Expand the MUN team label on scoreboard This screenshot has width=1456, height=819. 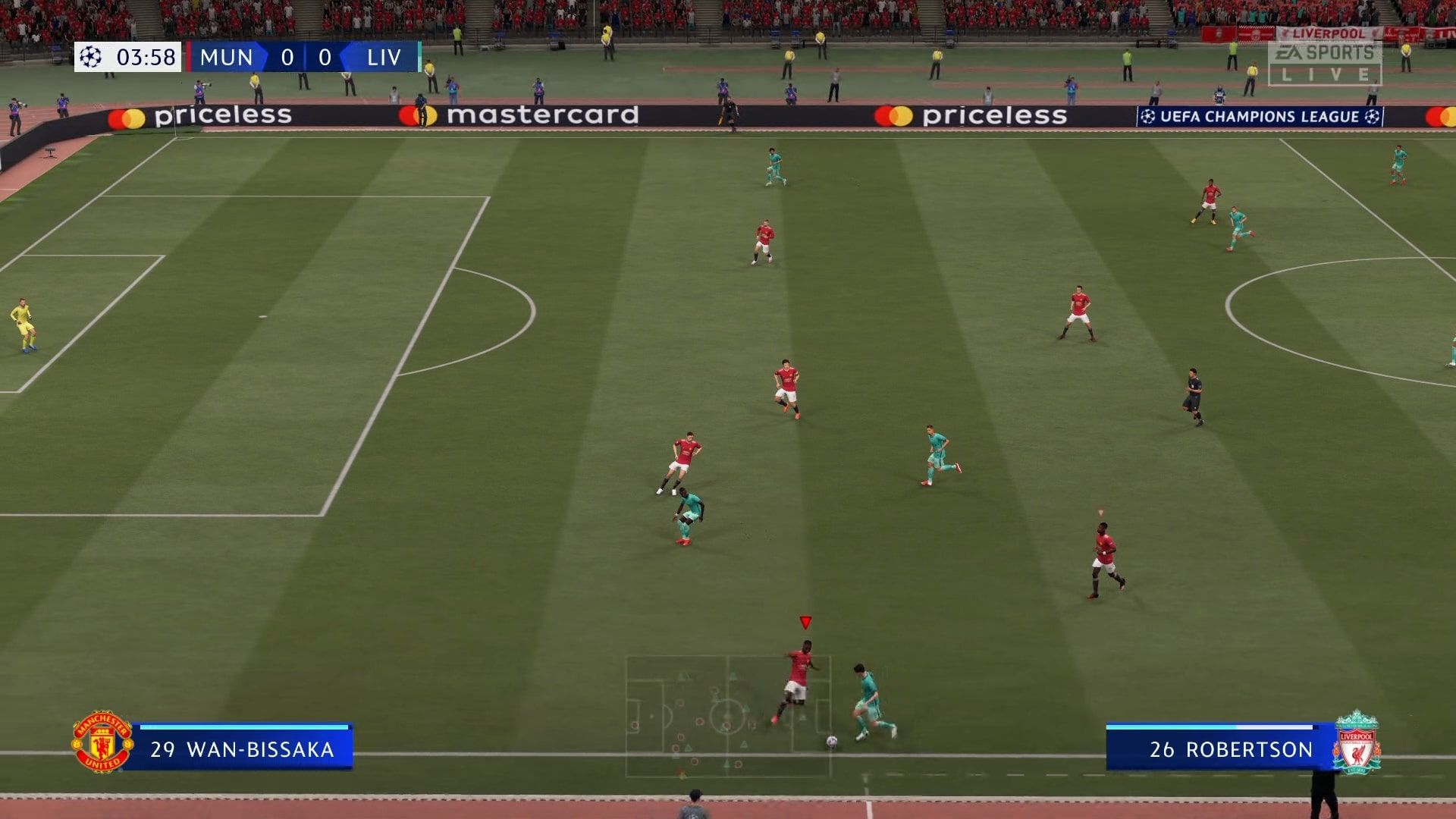[x=225, y=57]
